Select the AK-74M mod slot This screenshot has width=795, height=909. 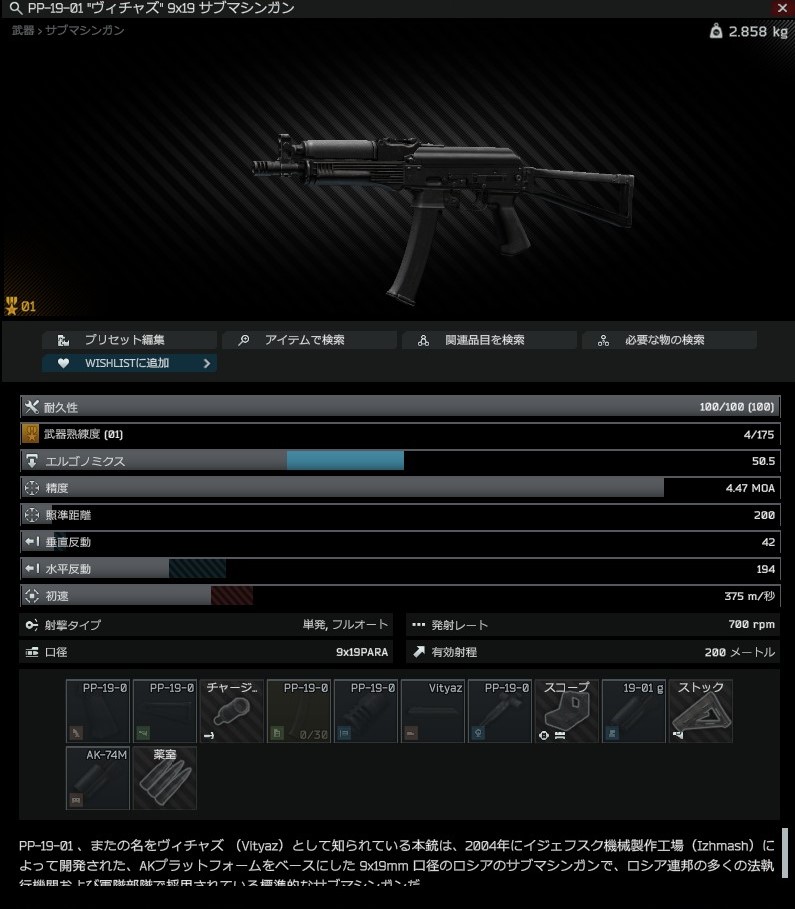click(98, 778)
